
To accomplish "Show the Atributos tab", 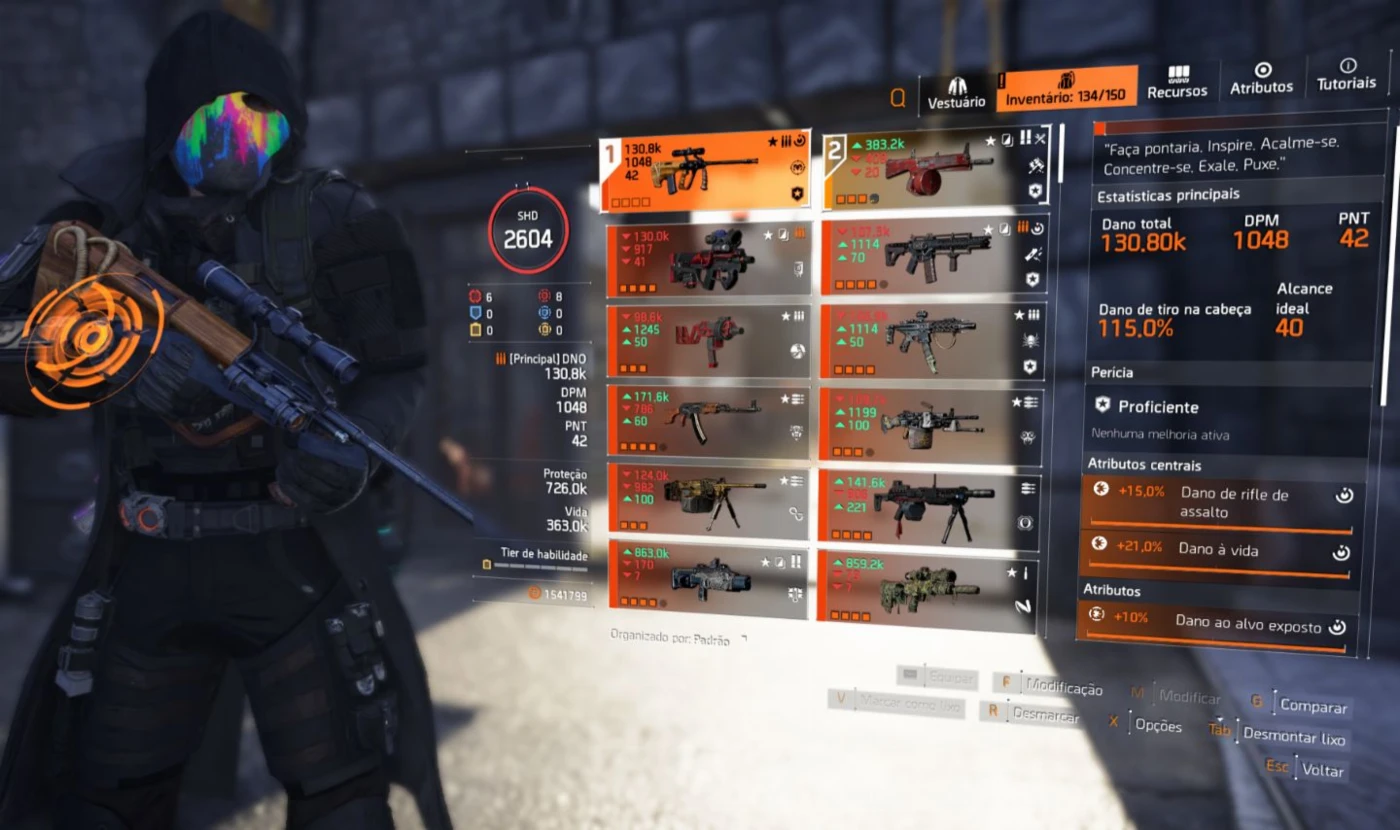I will point(1261,78).
